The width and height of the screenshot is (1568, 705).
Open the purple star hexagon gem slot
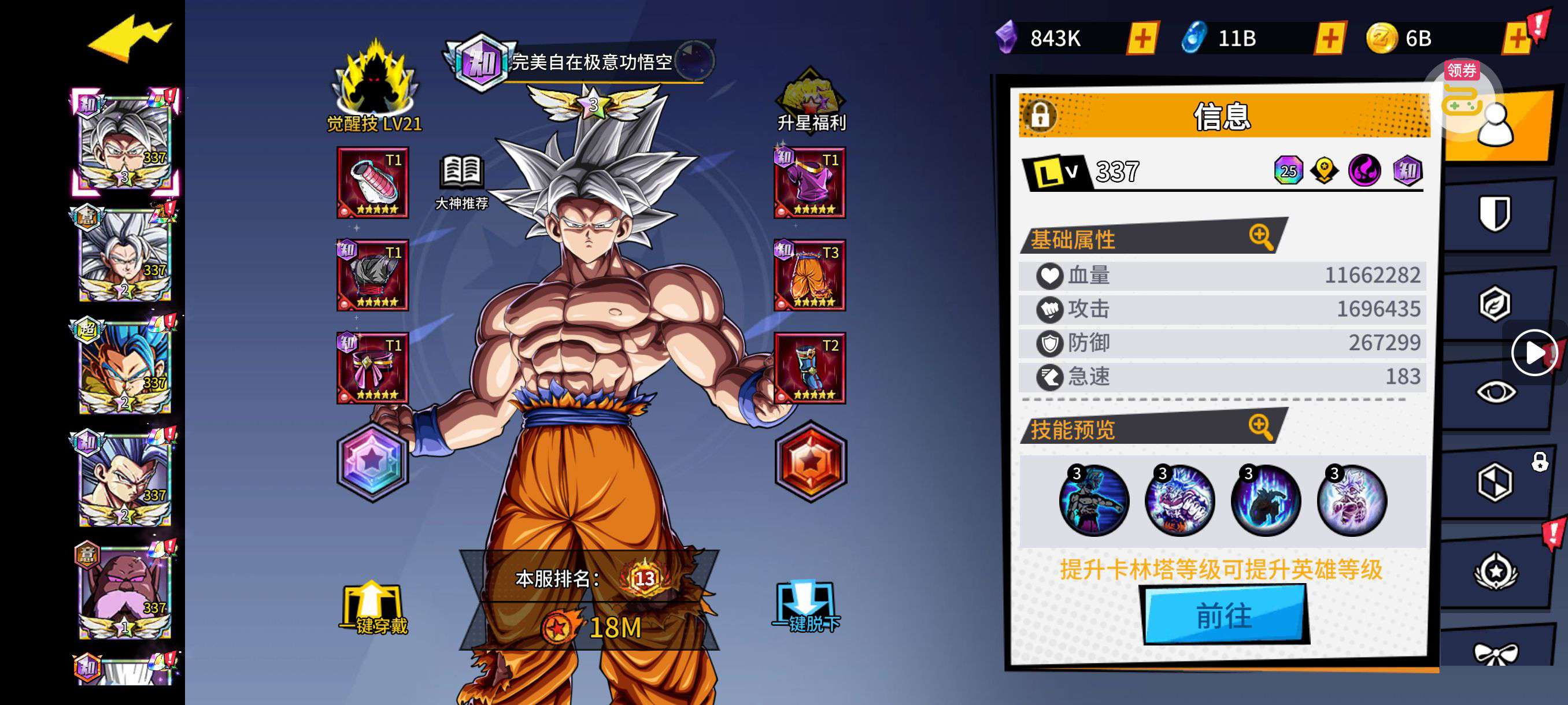pyautogui.click(x=372, y=462)
